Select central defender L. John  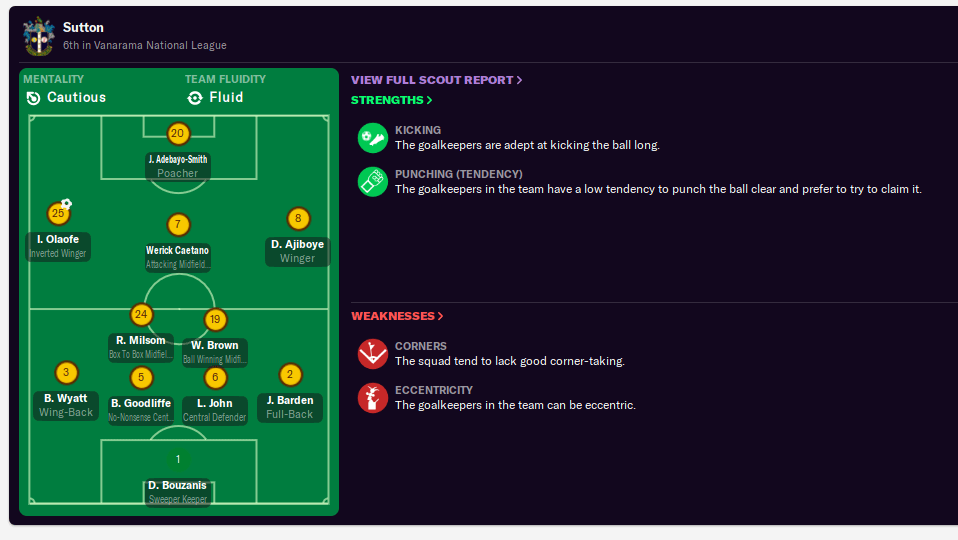click(x=215, y=404)
